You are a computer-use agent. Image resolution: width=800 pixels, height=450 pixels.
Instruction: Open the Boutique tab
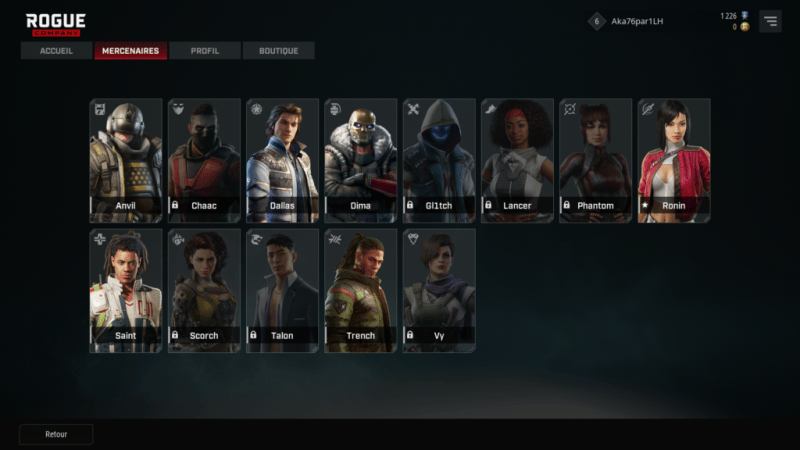pos(278,51)
